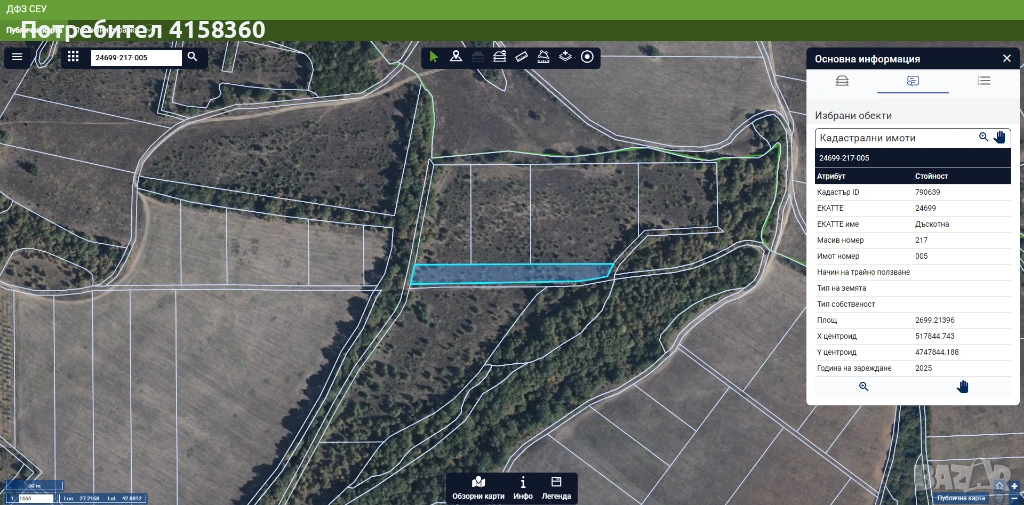Open Обзорни карти overview maps
The height and width of the screenshot is (505, 1024).
coord(478,487)
